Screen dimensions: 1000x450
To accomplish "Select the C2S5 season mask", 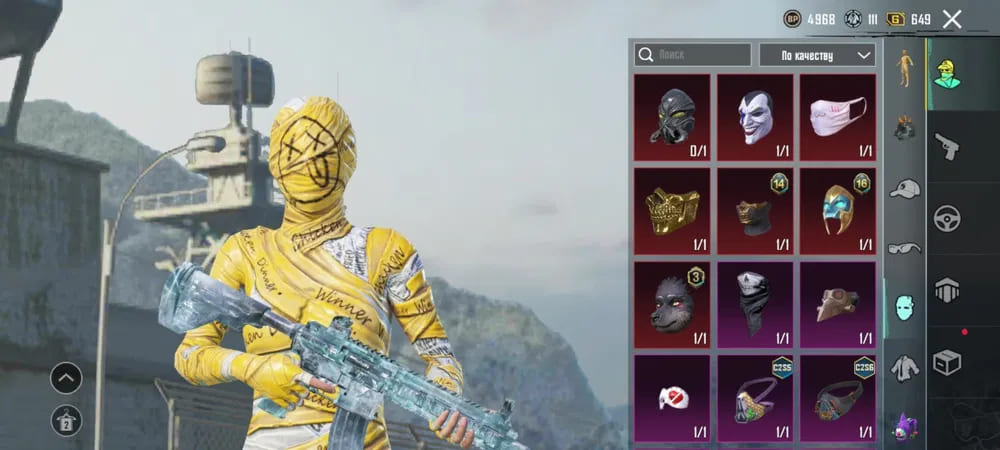I will pyautogui.click(x=755, y=398).
